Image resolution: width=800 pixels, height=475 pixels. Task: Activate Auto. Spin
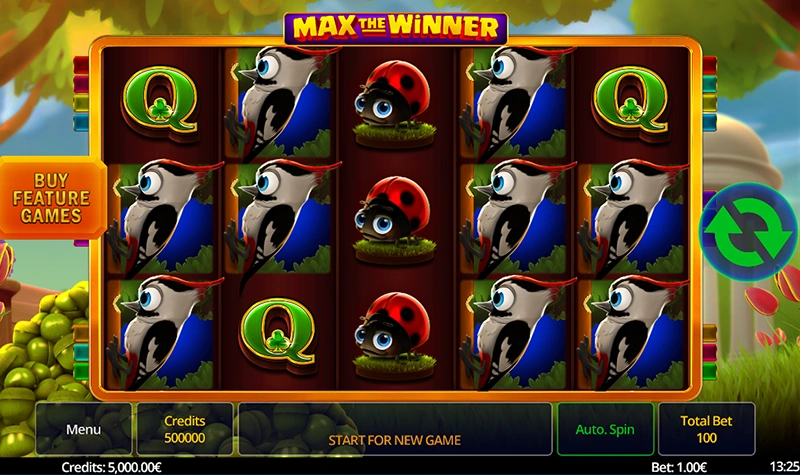(605, 429)
